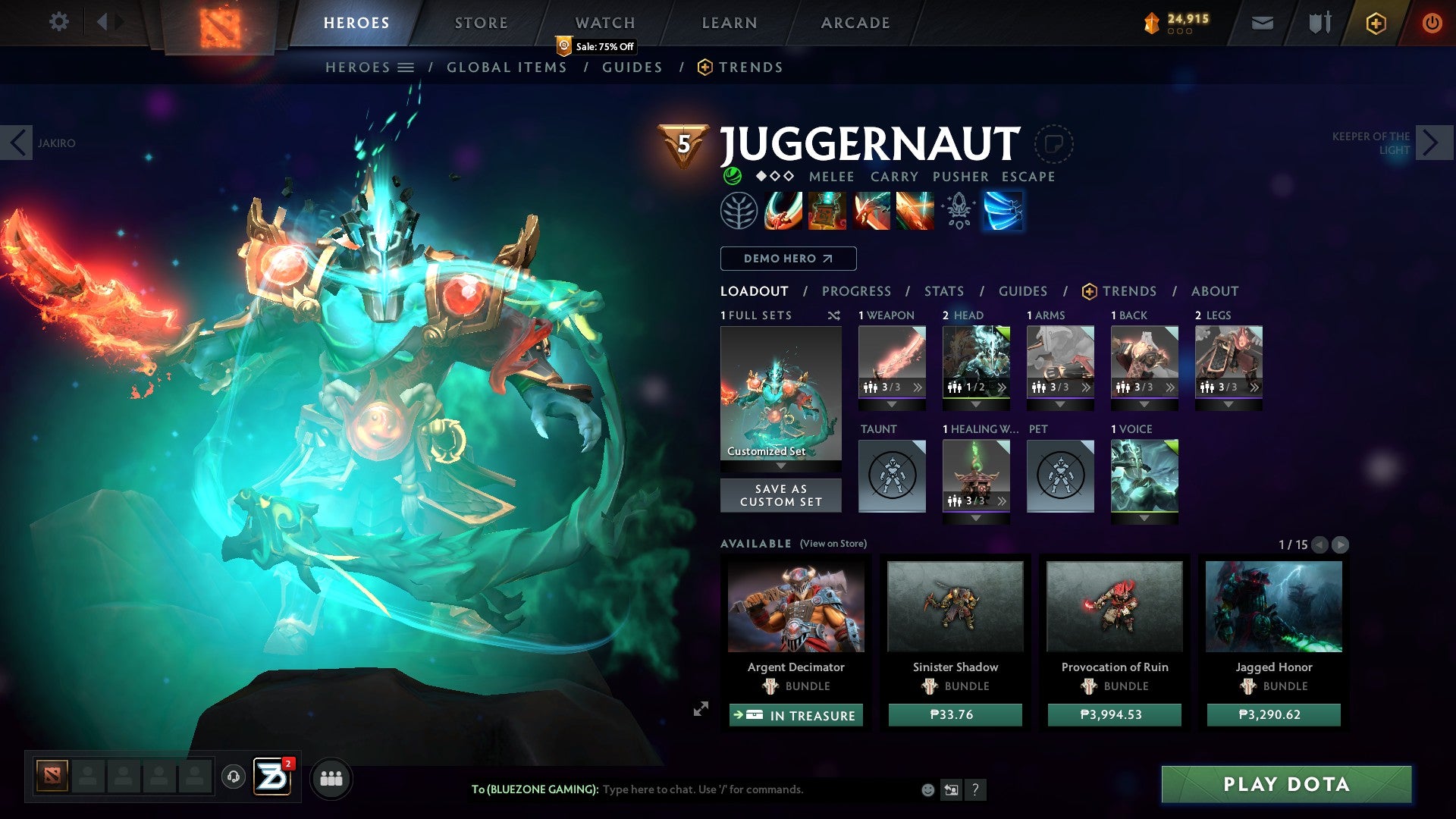
Task: Toggle the expand fullscreen arrows near hero preview
Action: click(x=701, y=710)
